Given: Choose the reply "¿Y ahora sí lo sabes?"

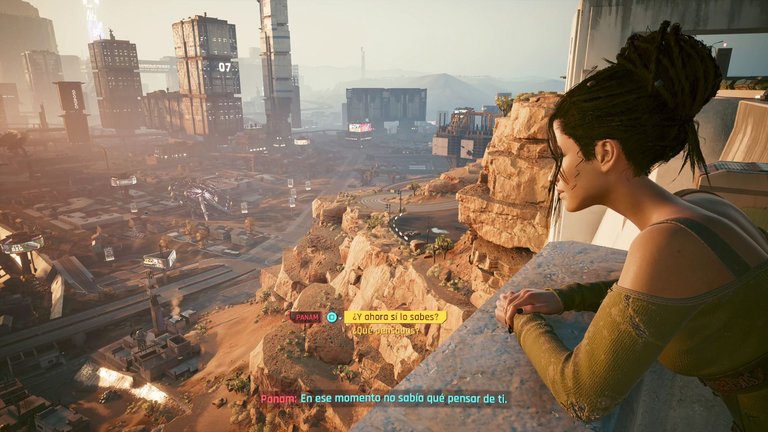Looking at the screenshot, I should [395, 317].
